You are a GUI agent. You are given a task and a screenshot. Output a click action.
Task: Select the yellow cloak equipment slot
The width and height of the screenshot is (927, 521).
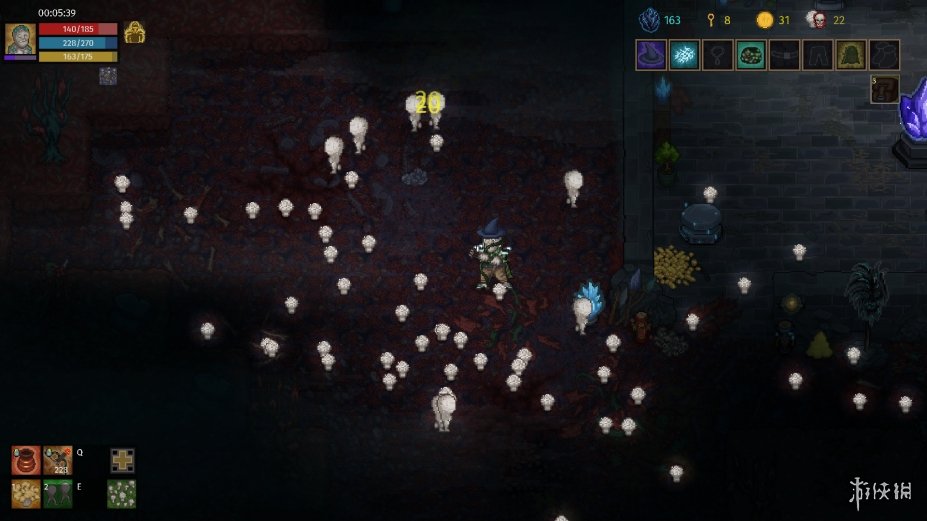pos(851,55)
